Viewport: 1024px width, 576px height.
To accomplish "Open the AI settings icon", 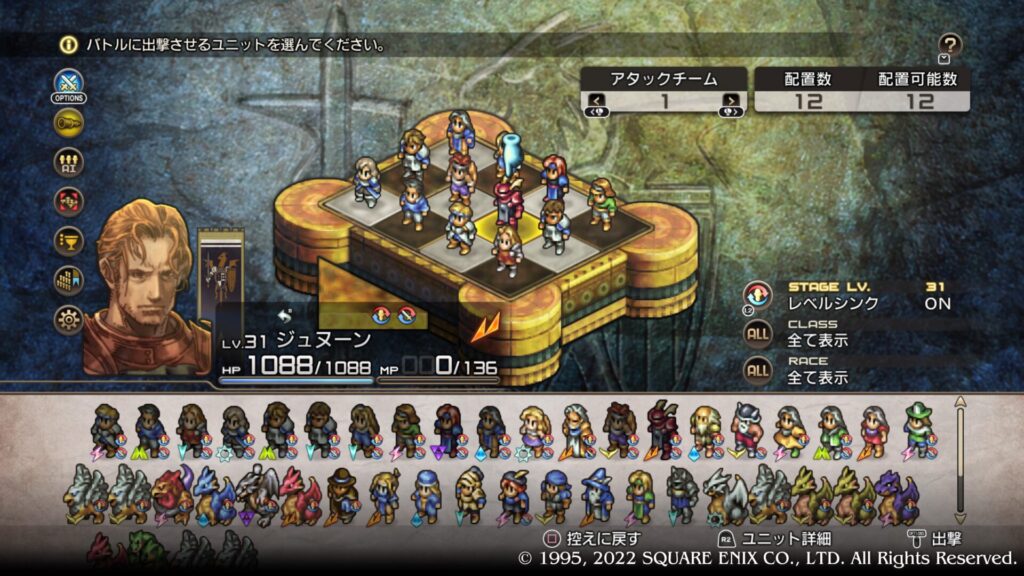I will pos(69,162).
